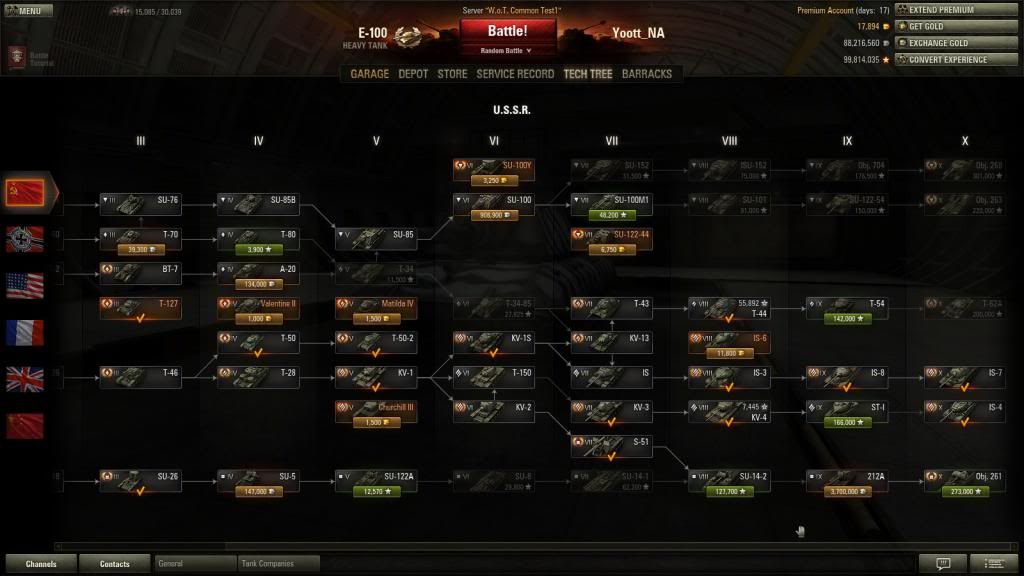Select the German nation flag
This screenshot has width=1024, height=576.
(25, 237)
